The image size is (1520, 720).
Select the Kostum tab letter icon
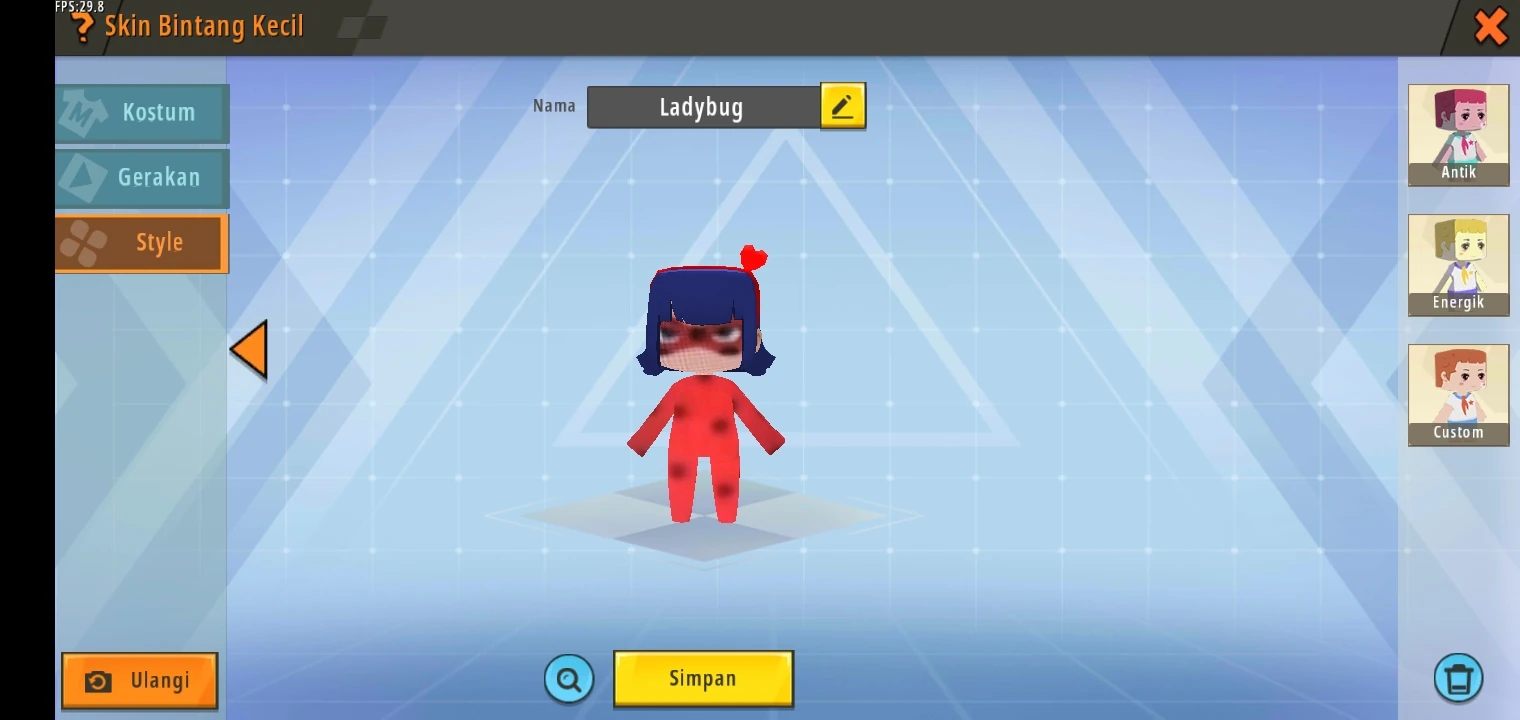point(83,113)
